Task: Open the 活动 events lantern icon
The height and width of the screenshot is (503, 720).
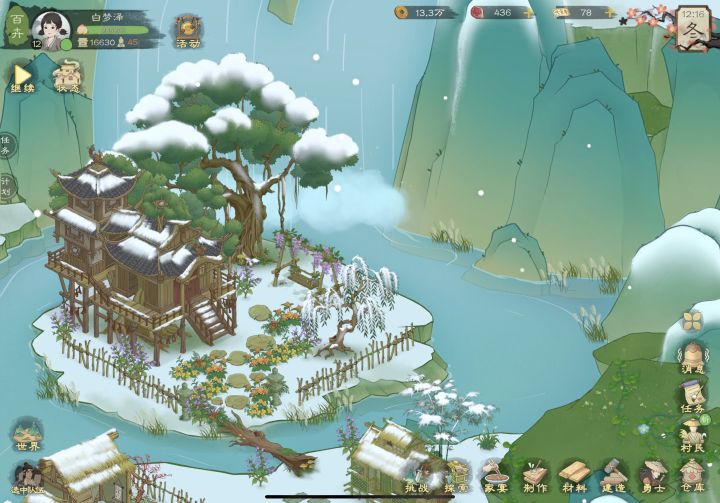Action: click(188, 31)
